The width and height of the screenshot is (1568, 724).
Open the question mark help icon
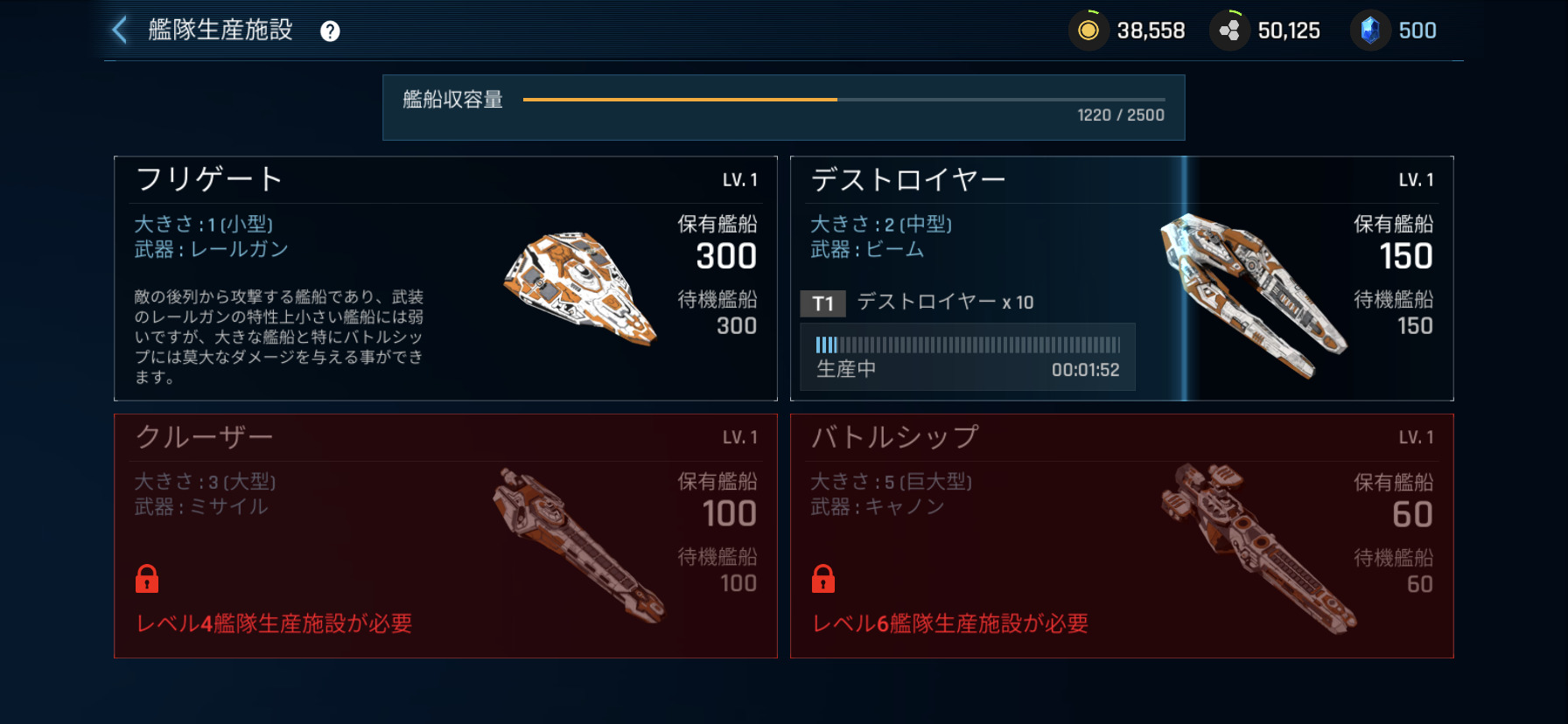point(330,31)
